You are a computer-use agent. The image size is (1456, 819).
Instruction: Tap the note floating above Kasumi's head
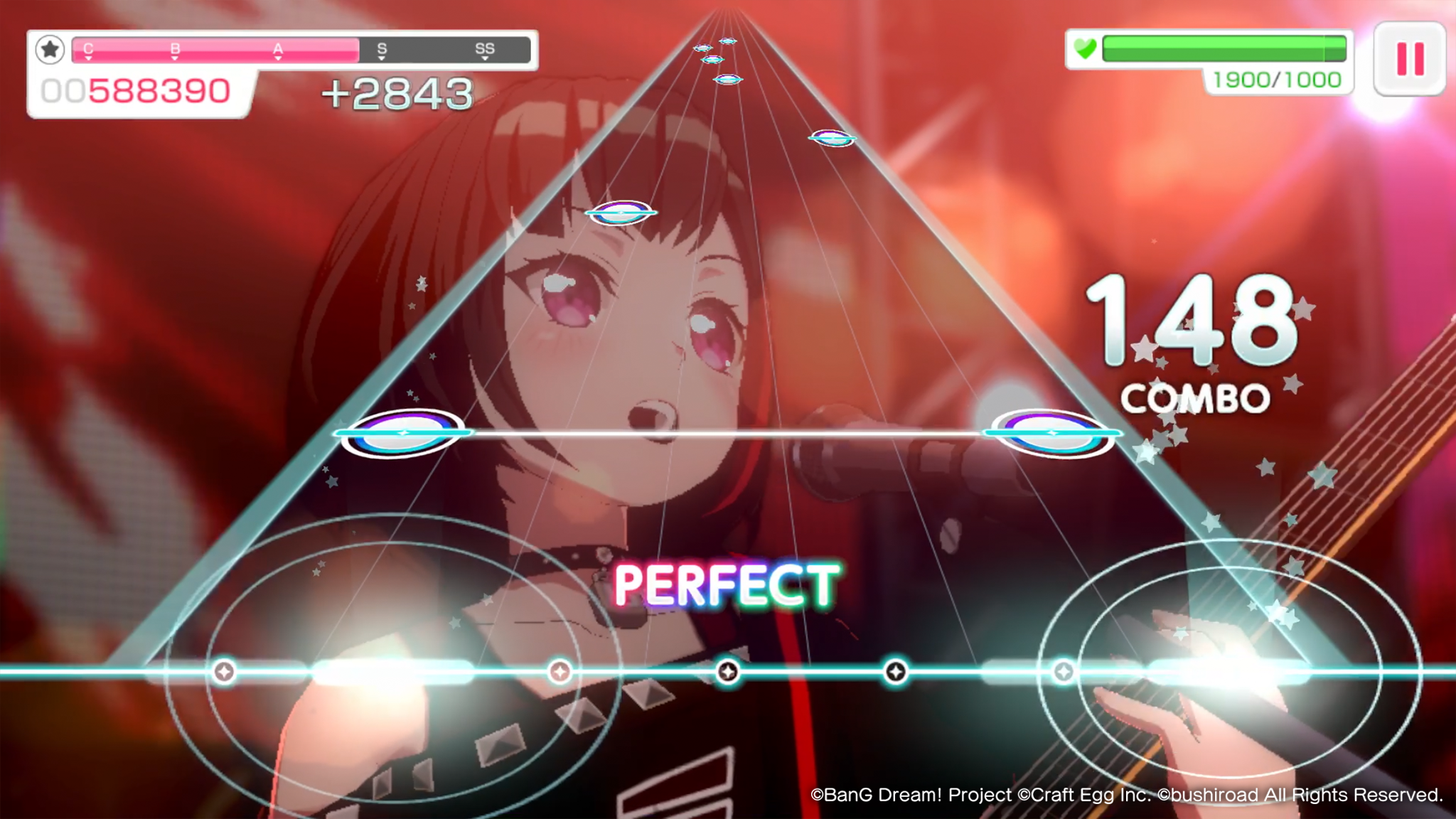[x=620, y=211]
